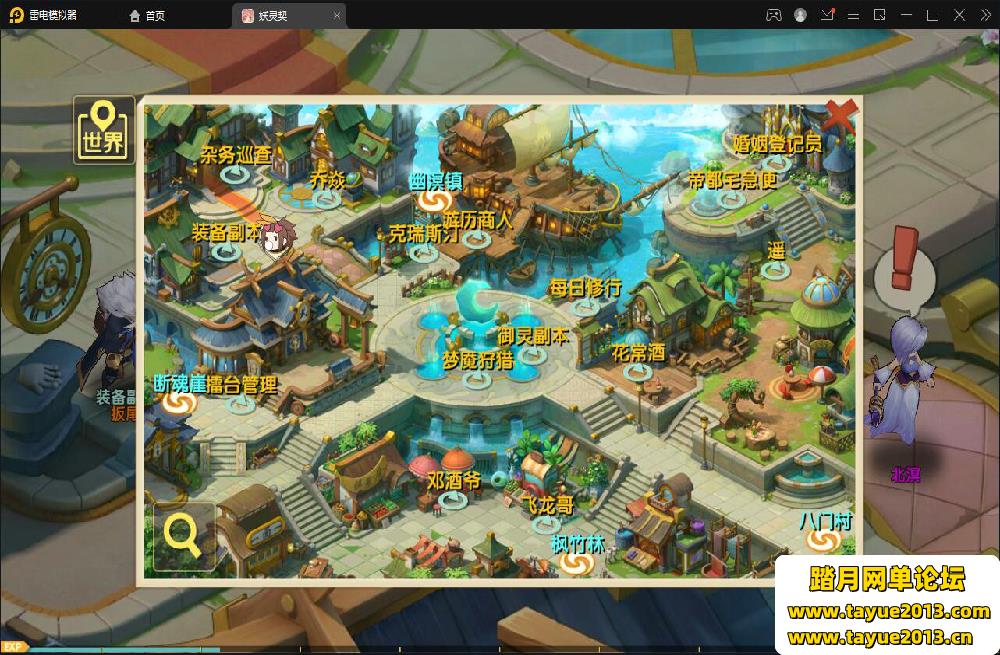Go to 乔焱 NPC marker
Screen dimensions: 1000x655
pos(327,198)
